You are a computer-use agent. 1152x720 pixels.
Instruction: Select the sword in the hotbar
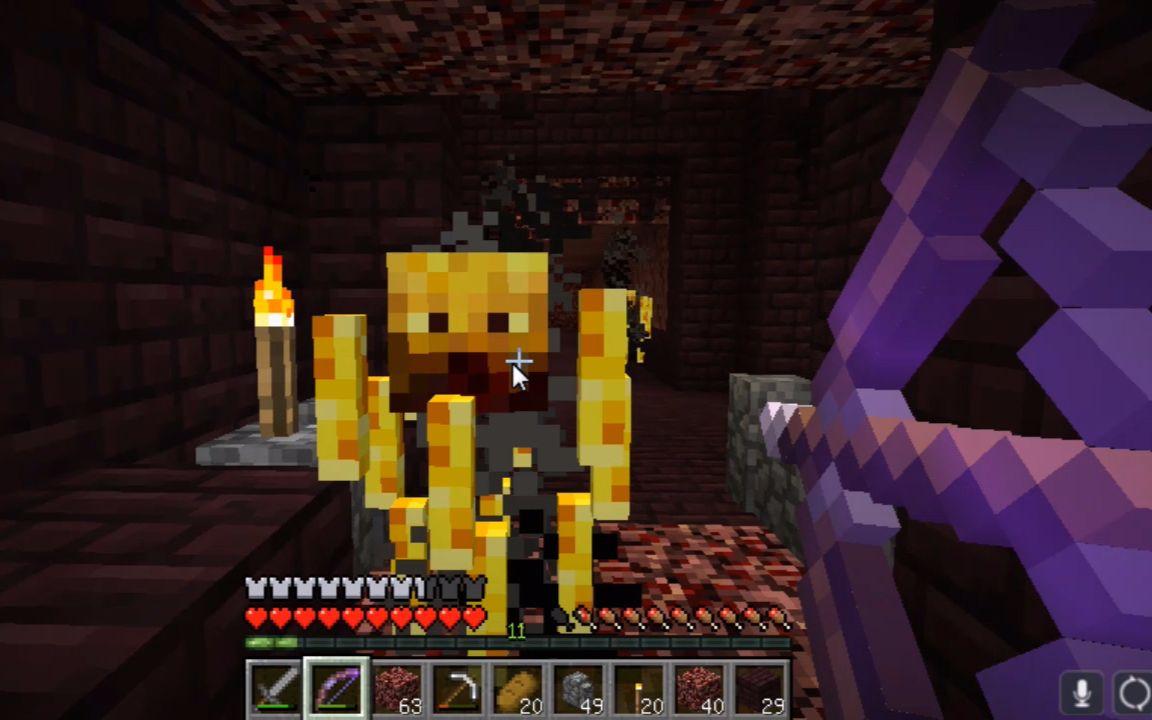pyautogui.click(x=275, y=689)
